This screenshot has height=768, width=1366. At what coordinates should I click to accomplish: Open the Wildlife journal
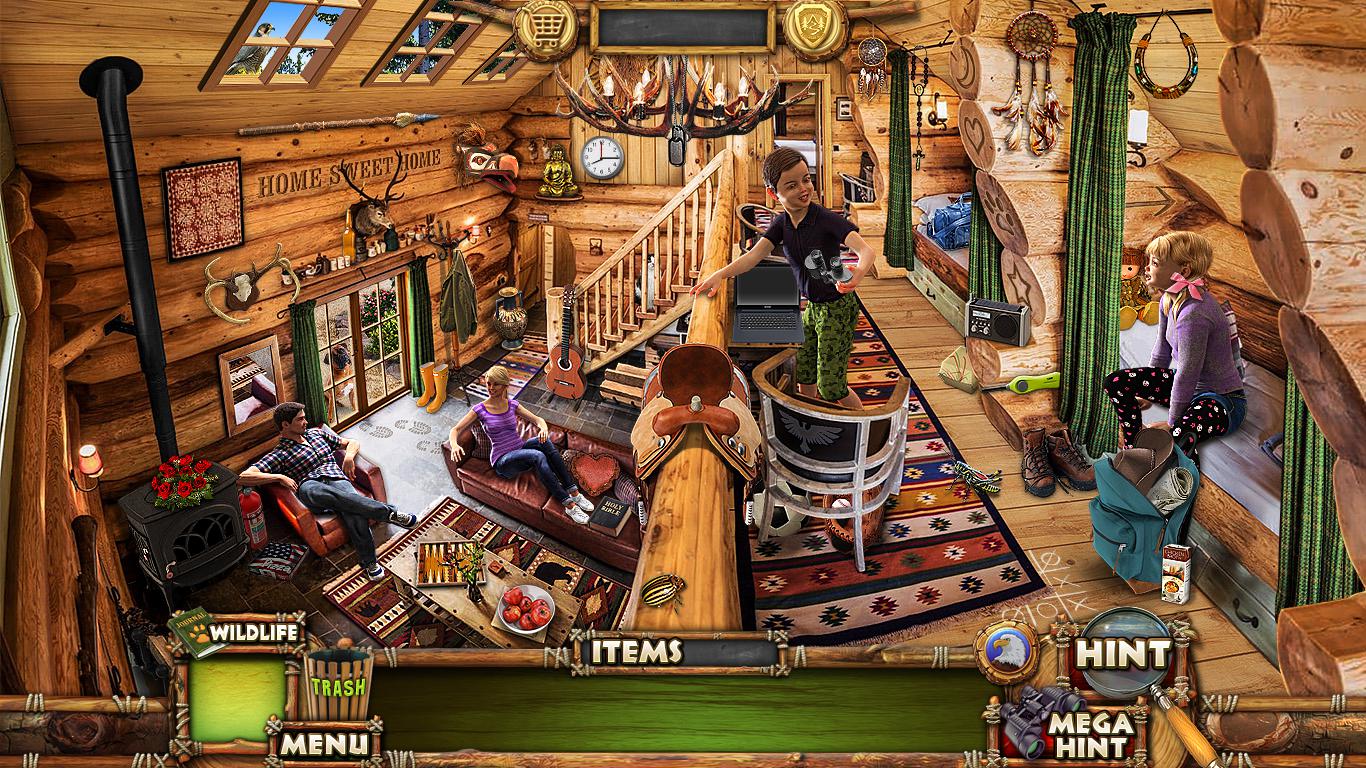point(238,632)
